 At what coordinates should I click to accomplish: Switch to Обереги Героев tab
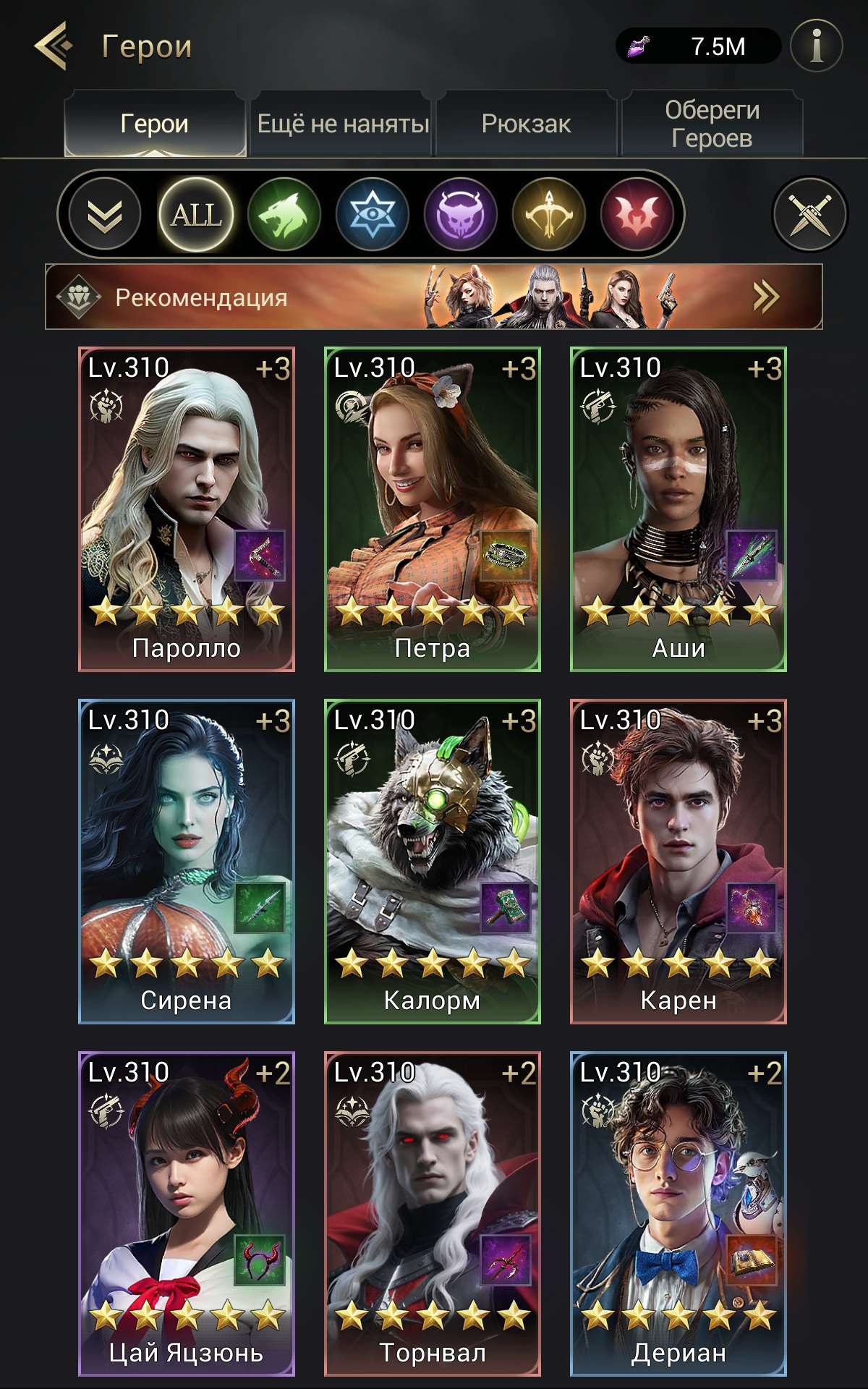[x=712, y=124]
